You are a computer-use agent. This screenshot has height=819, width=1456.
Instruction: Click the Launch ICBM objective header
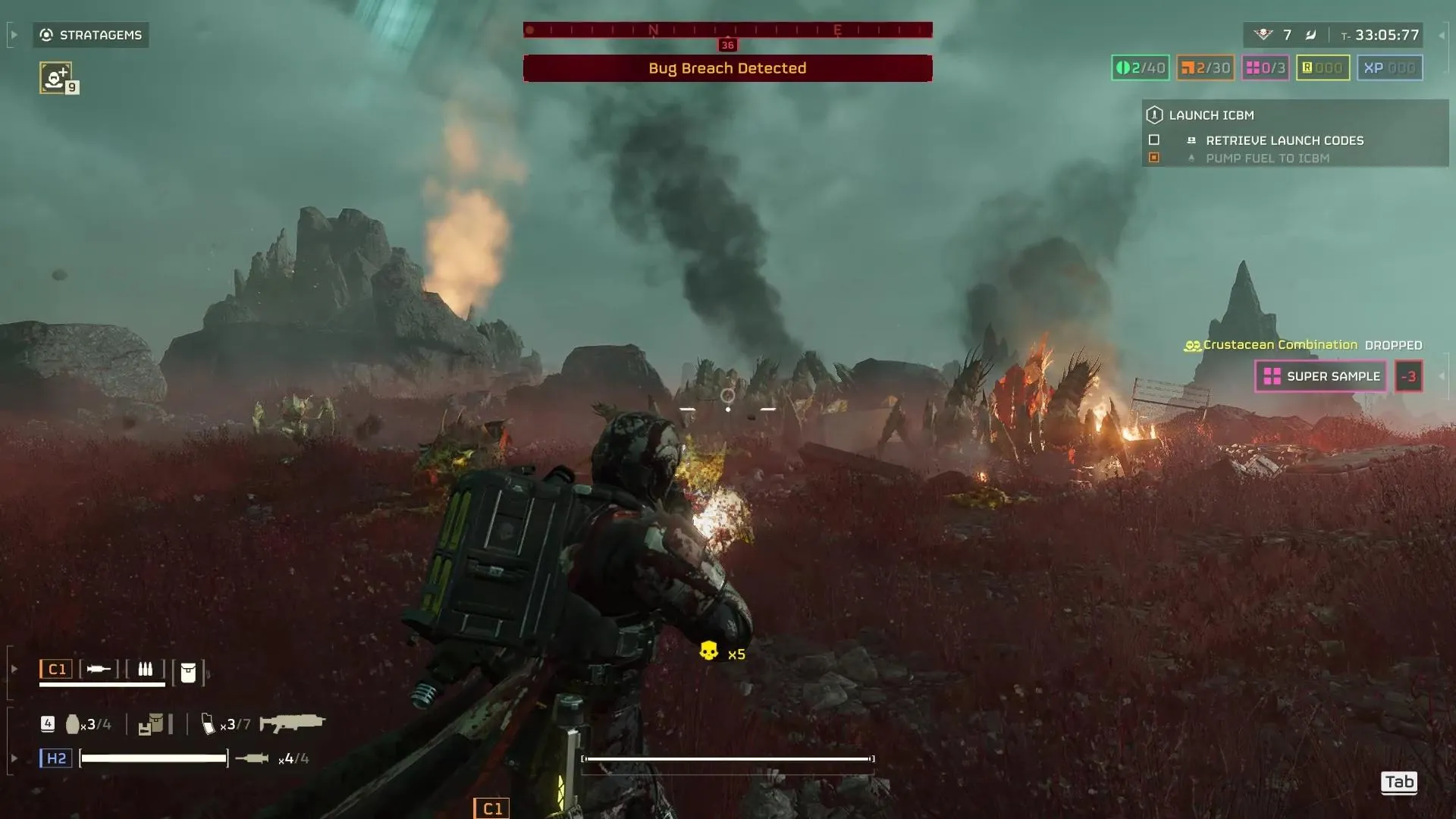coord(1211,115)
